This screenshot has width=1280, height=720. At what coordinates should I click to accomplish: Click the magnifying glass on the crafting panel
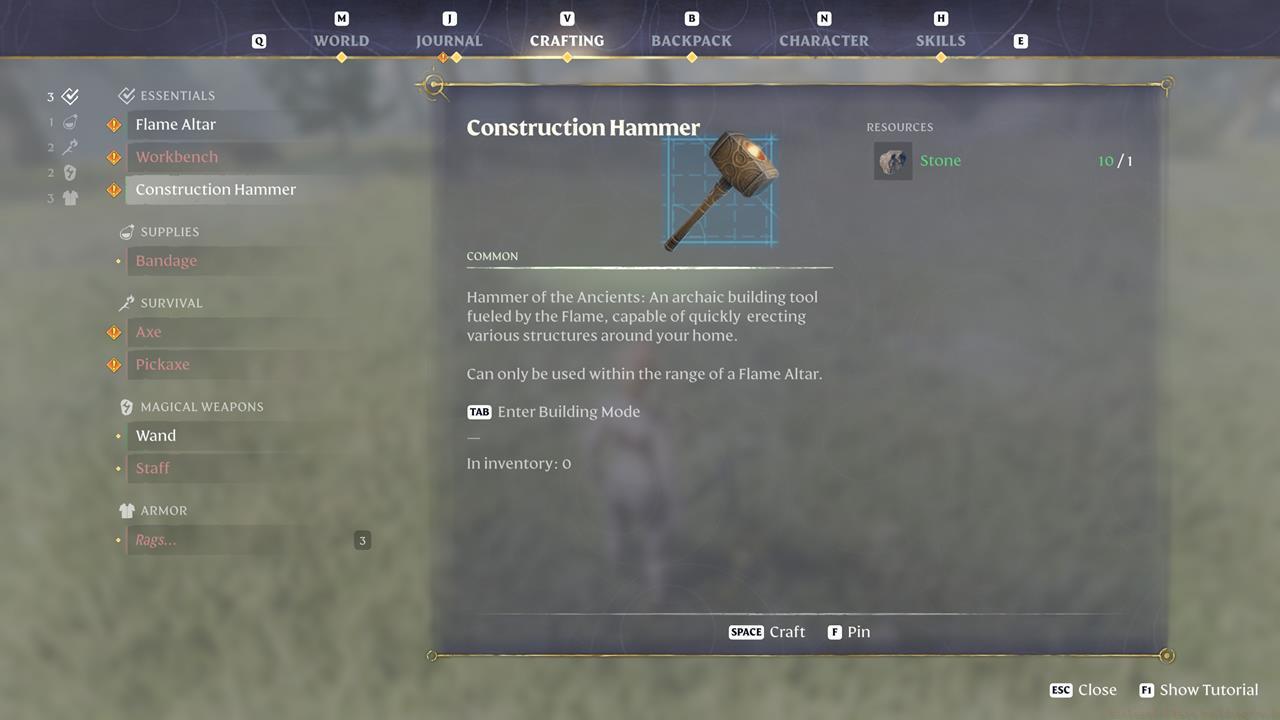(435, 87)
